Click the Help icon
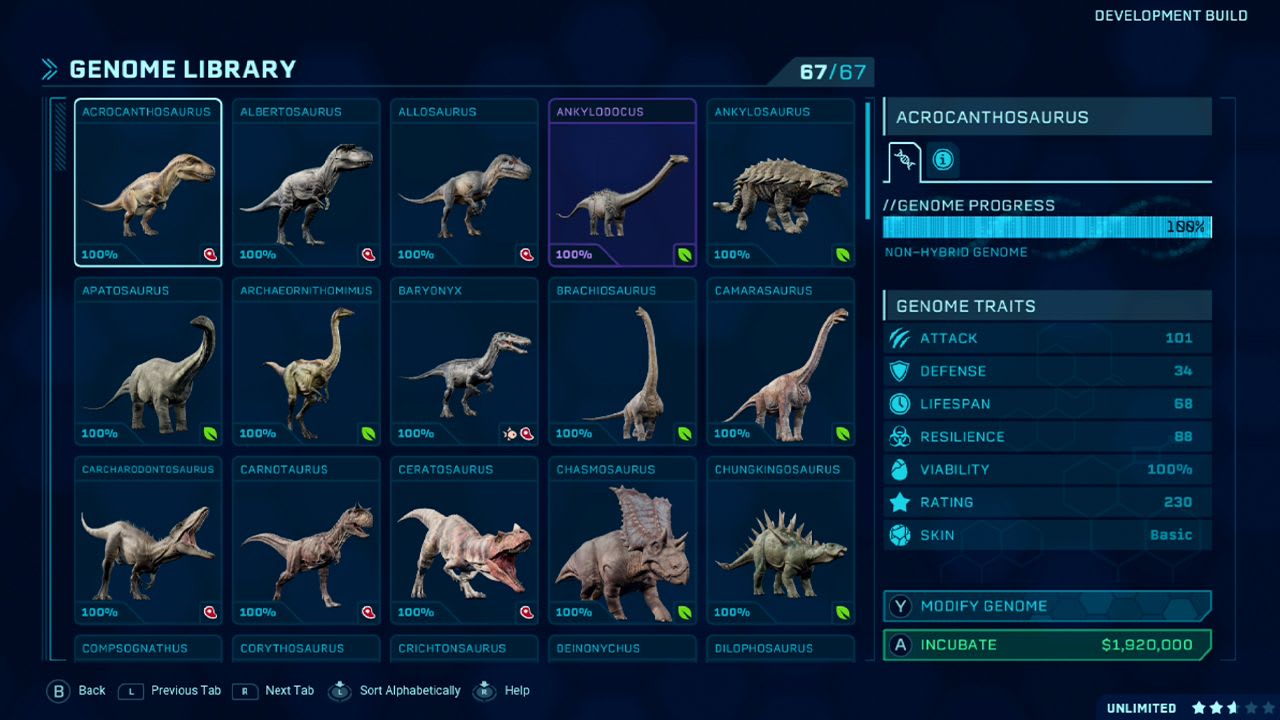1280x720 pixels. point(483,690)
